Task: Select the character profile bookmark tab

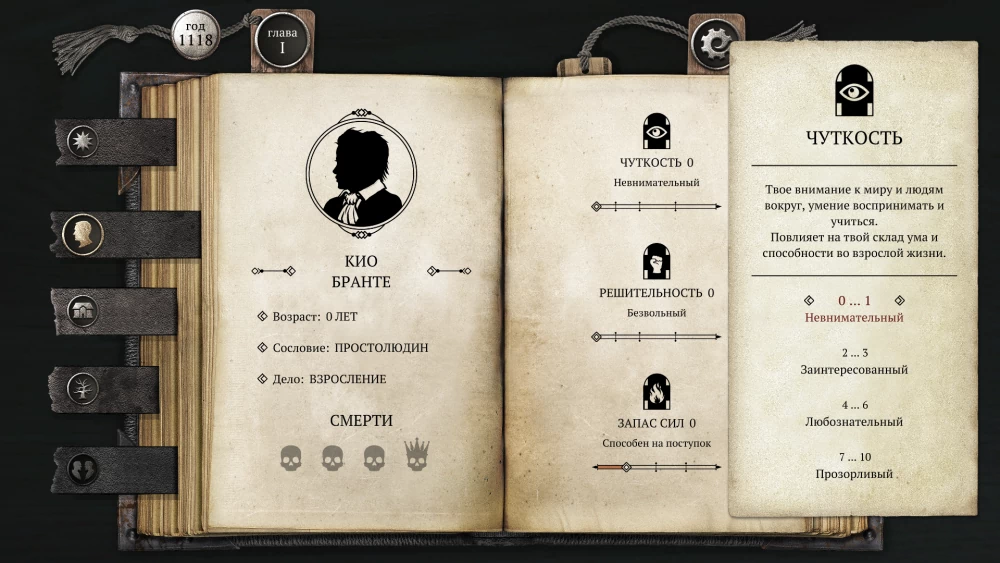Action: pyautogui.click(x=83, y=234)
